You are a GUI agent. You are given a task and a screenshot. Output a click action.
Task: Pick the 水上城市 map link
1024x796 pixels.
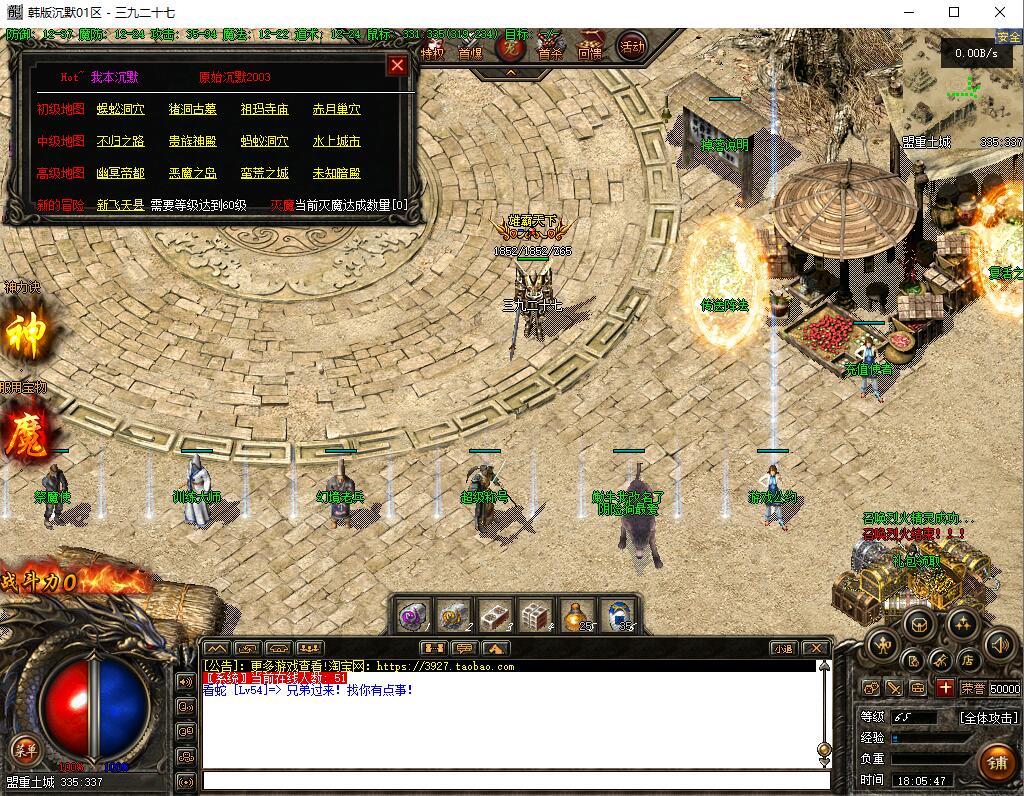click(x=336, y=141)
